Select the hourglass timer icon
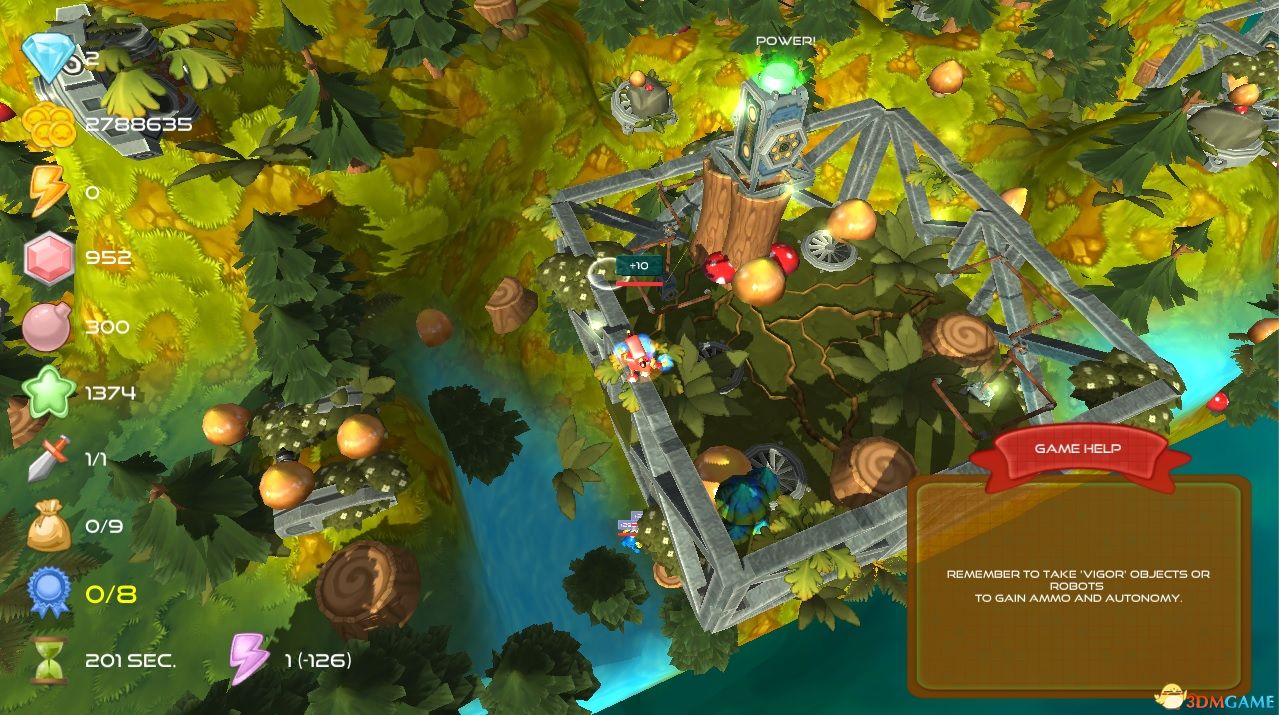The image size is (1279, 715). [48, 660]
